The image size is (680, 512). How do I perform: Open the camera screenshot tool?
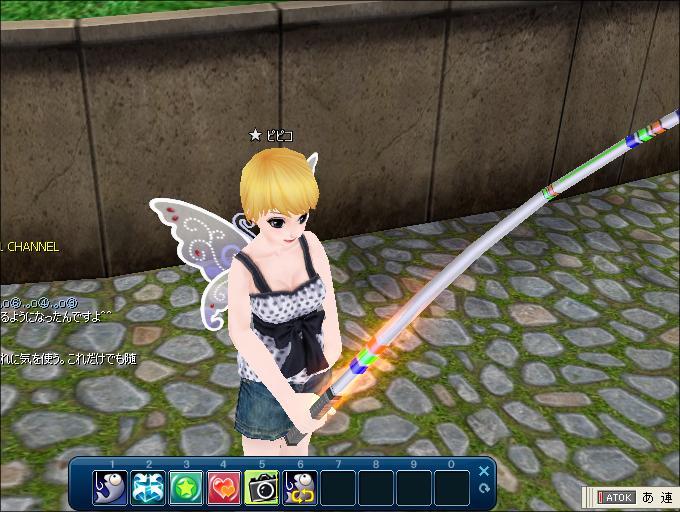(x=262, y=487)
